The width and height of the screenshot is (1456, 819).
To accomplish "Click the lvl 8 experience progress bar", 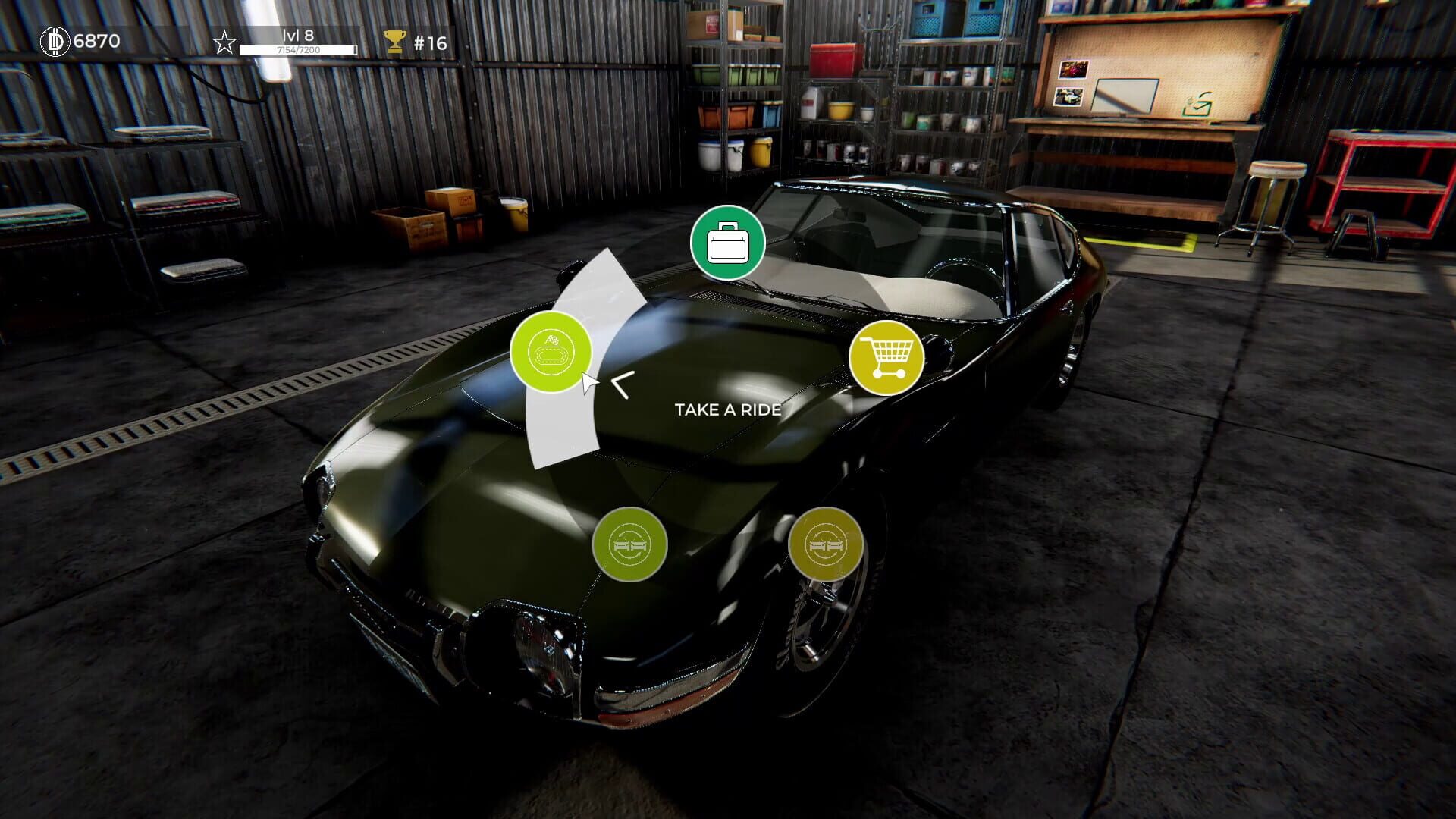I will coord(298,49).
